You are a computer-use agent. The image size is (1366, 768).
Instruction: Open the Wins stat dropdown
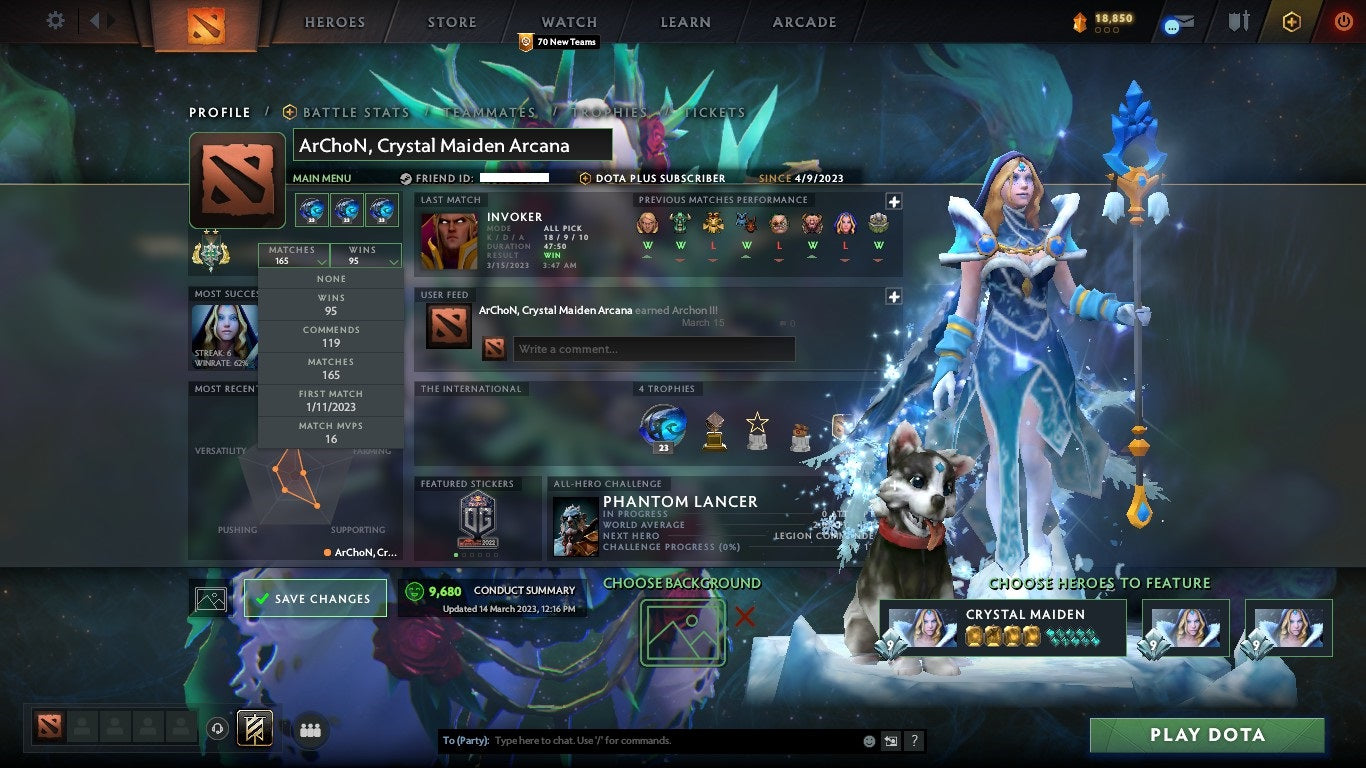[367, 256]
